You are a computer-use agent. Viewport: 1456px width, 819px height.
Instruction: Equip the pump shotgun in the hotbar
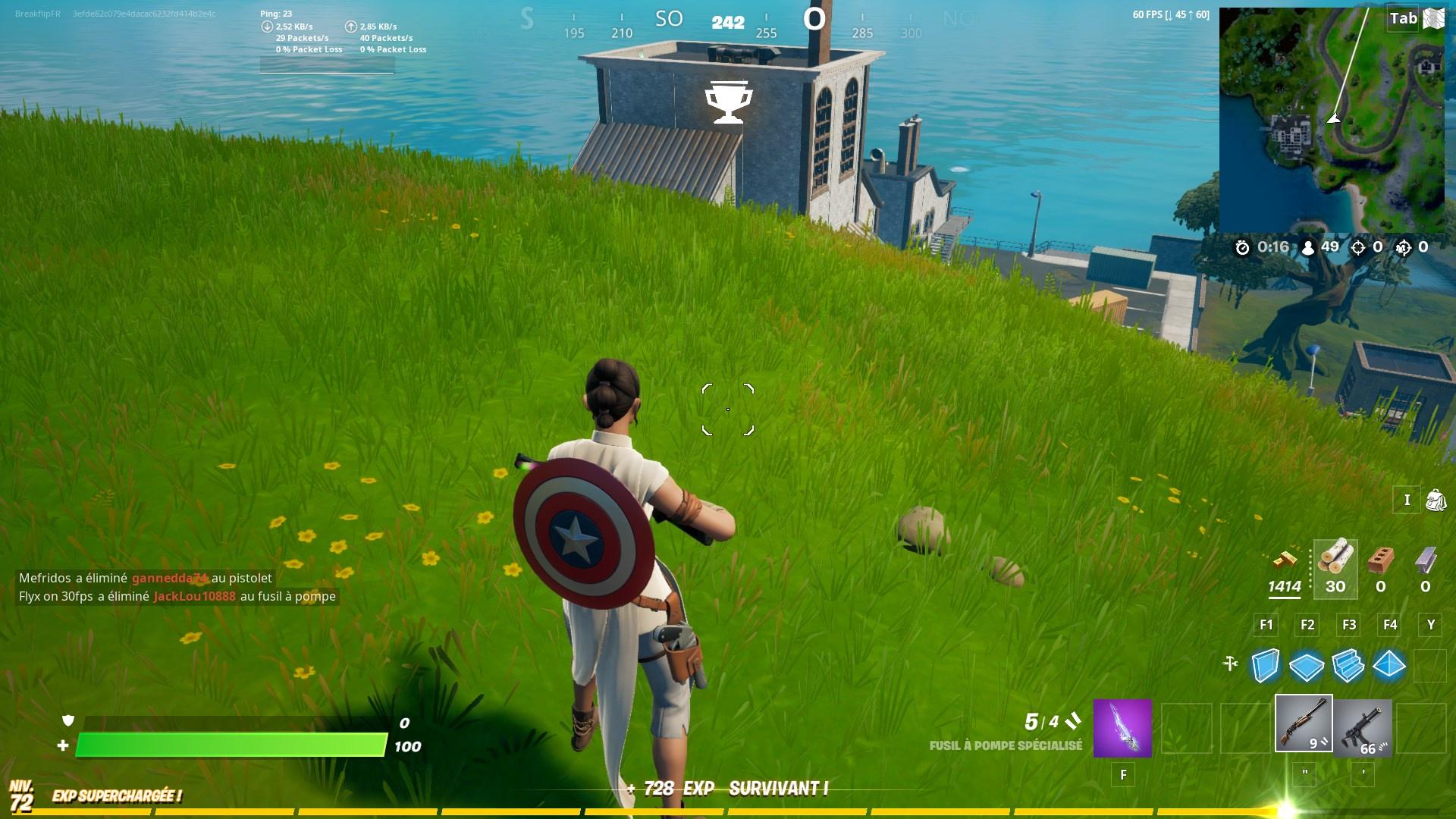[1302, 726]
